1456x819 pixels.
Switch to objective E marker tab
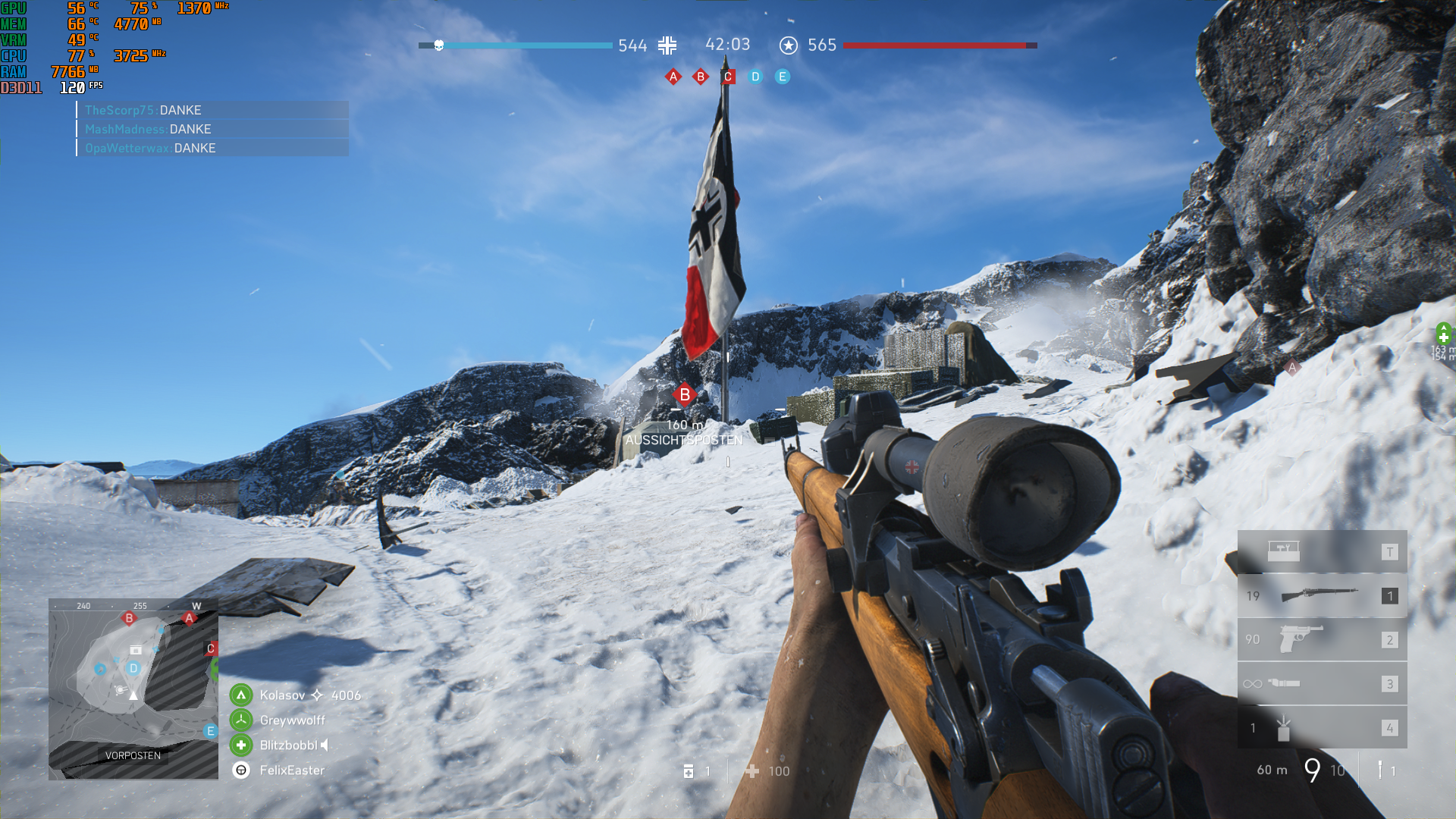(782, 76)
